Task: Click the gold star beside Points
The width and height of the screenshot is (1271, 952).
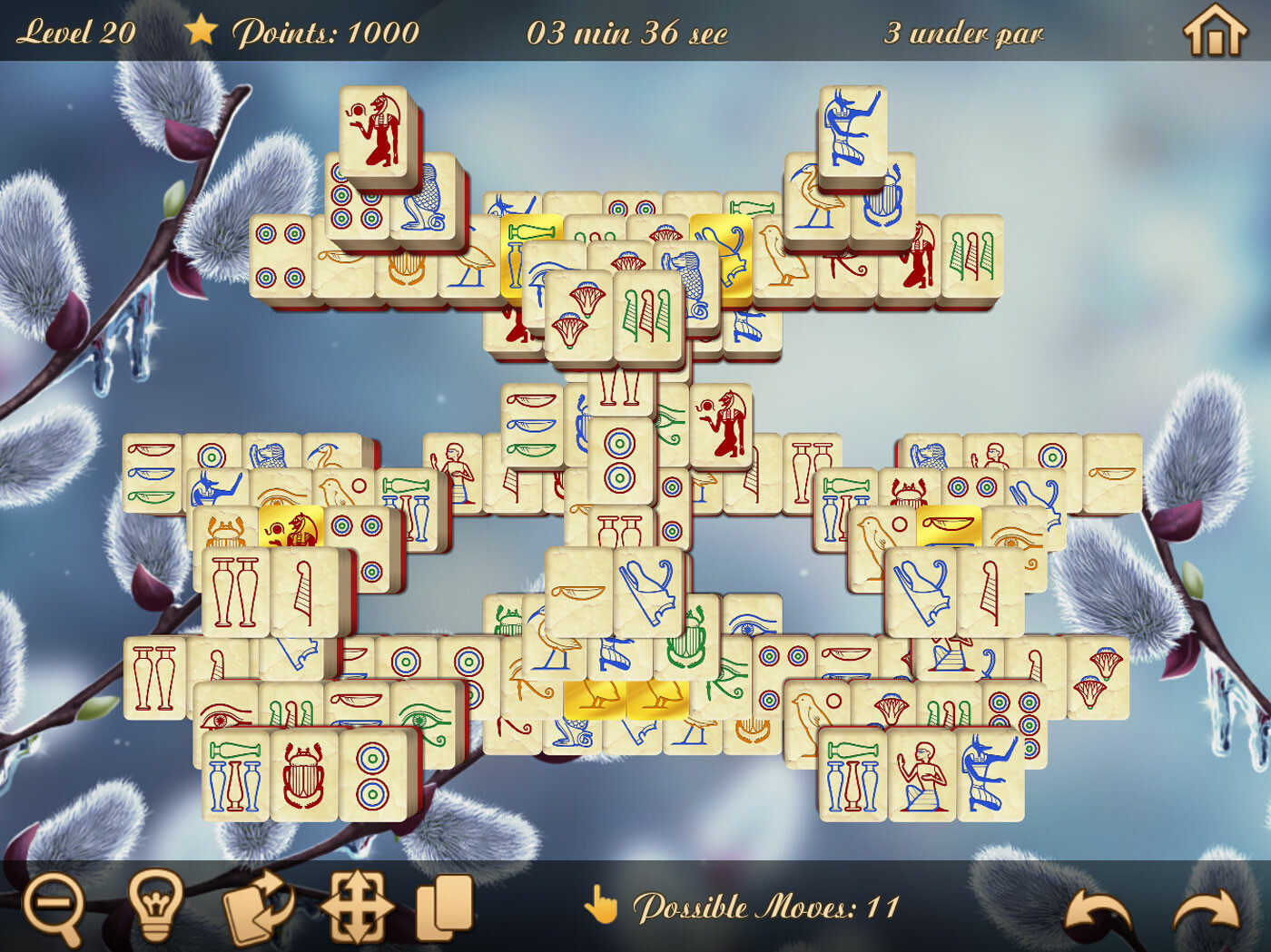Action: point(202,32)
